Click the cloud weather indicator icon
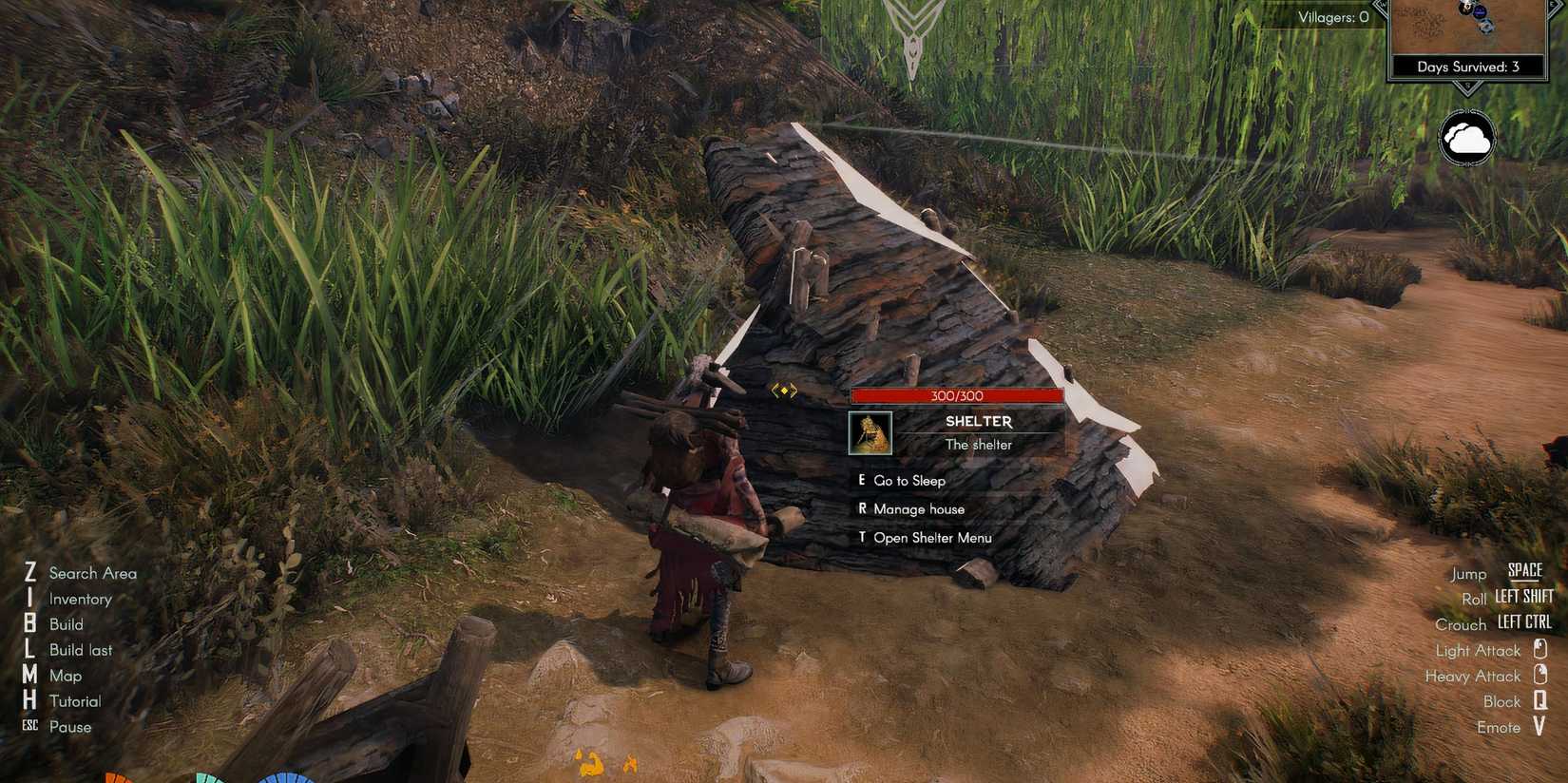 click(x=1468, y=138)
